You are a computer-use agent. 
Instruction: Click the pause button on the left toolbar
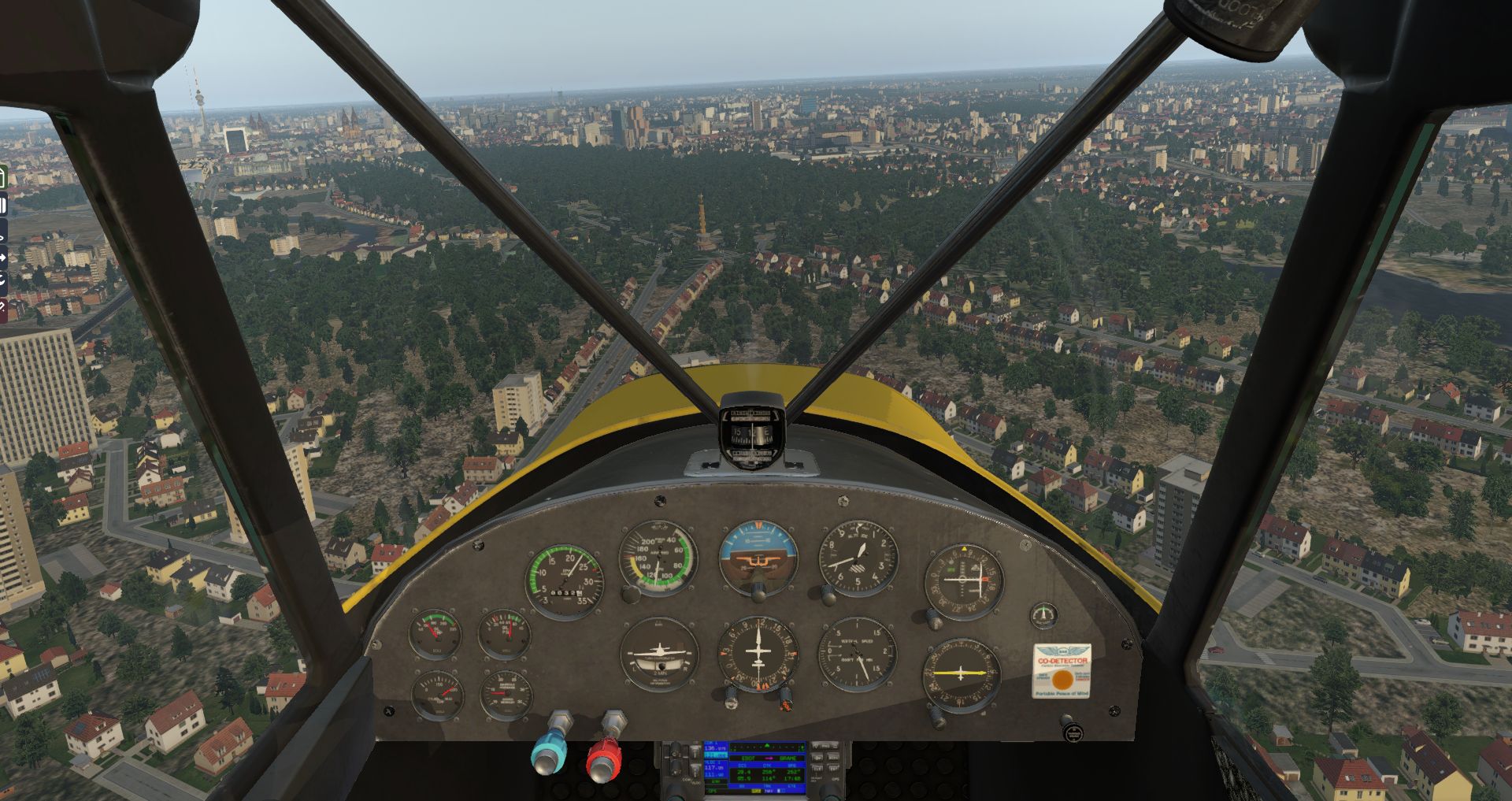pos(3,206)
